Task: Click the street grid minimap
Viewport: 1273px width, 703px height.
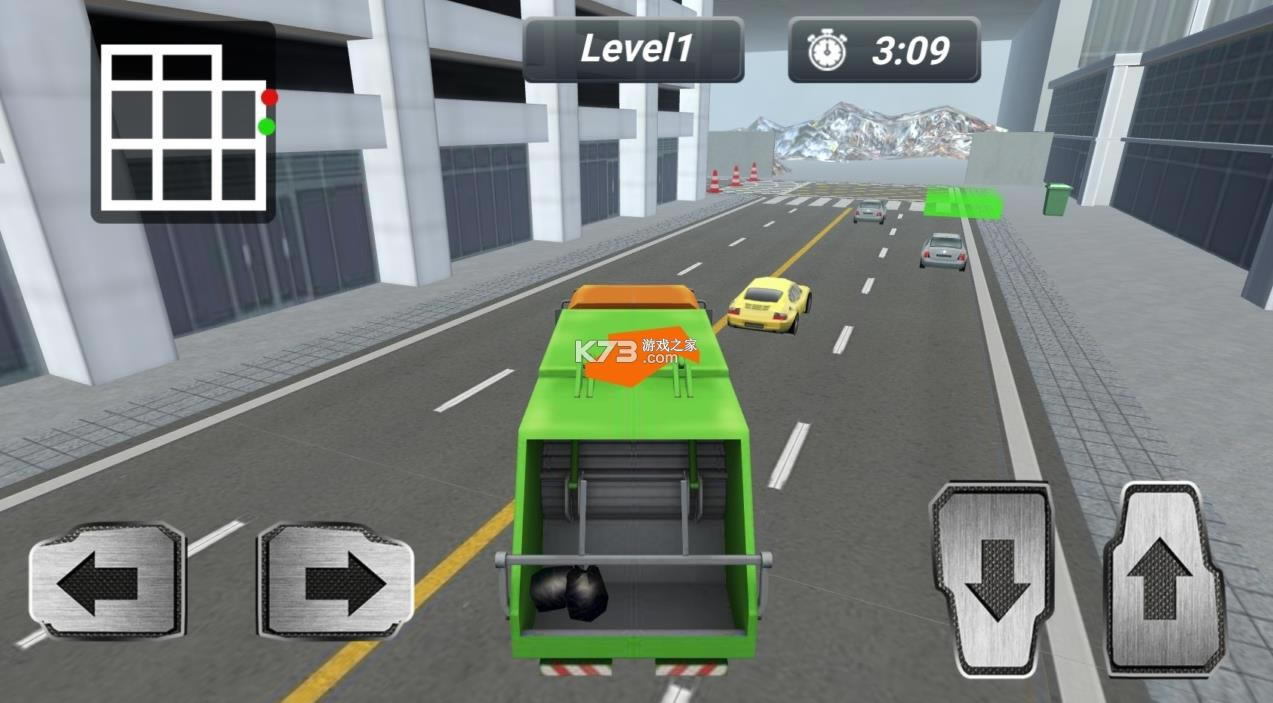Action: [185, 122]
